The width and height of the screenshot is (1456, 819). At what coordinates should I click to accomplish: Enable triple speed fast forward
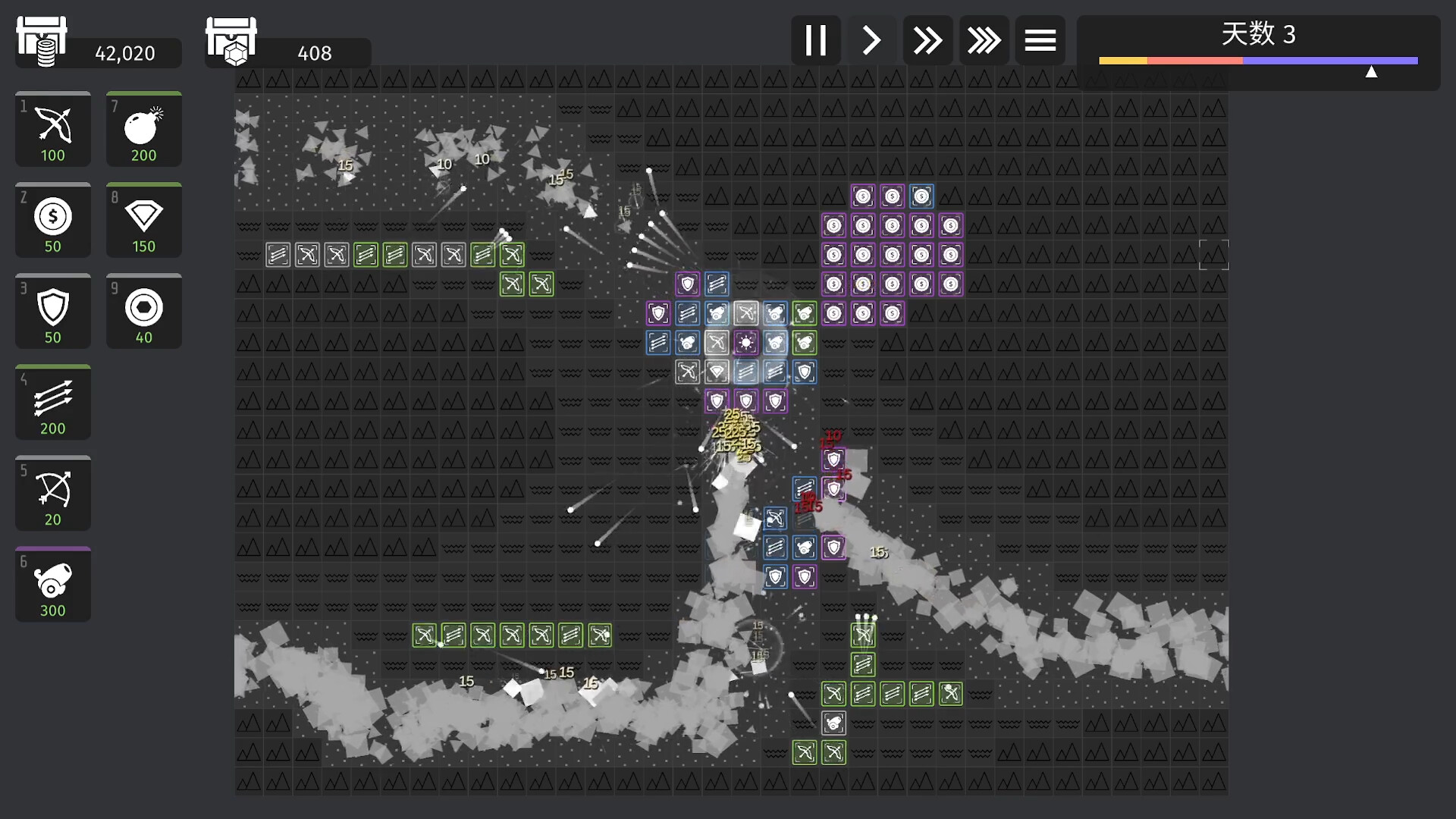pyautogui.click(x=984, y=40)
